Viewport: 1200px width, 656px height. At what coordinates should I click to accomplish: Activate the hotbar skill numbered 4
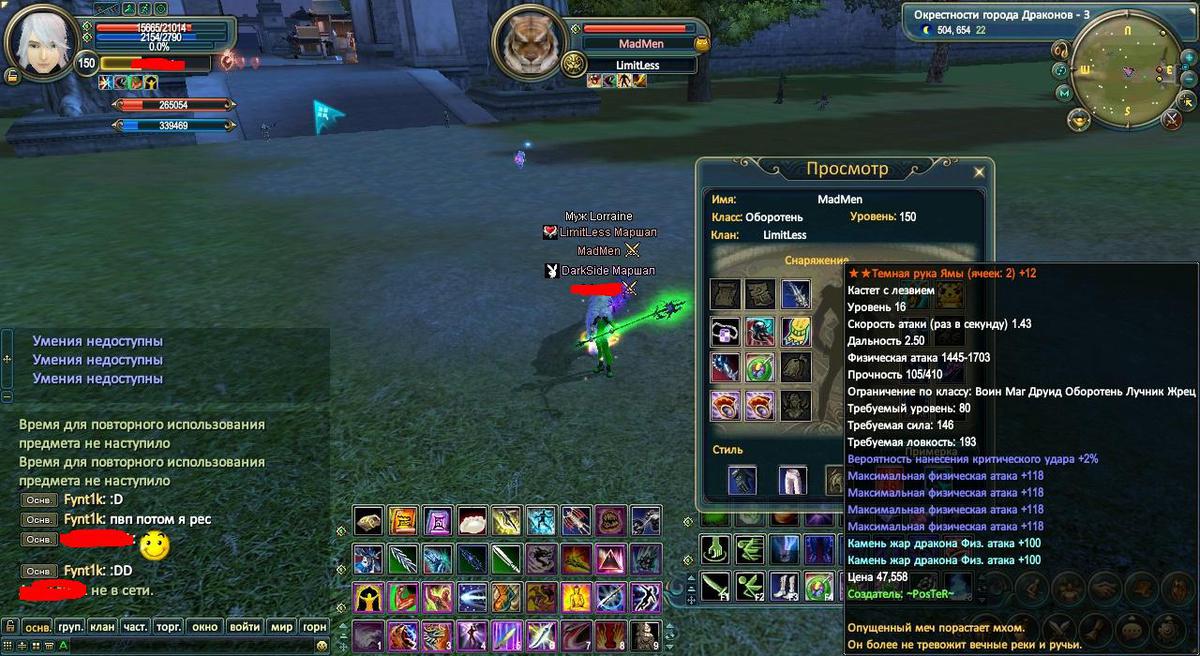pyautogui.click(x=471, y=636)
